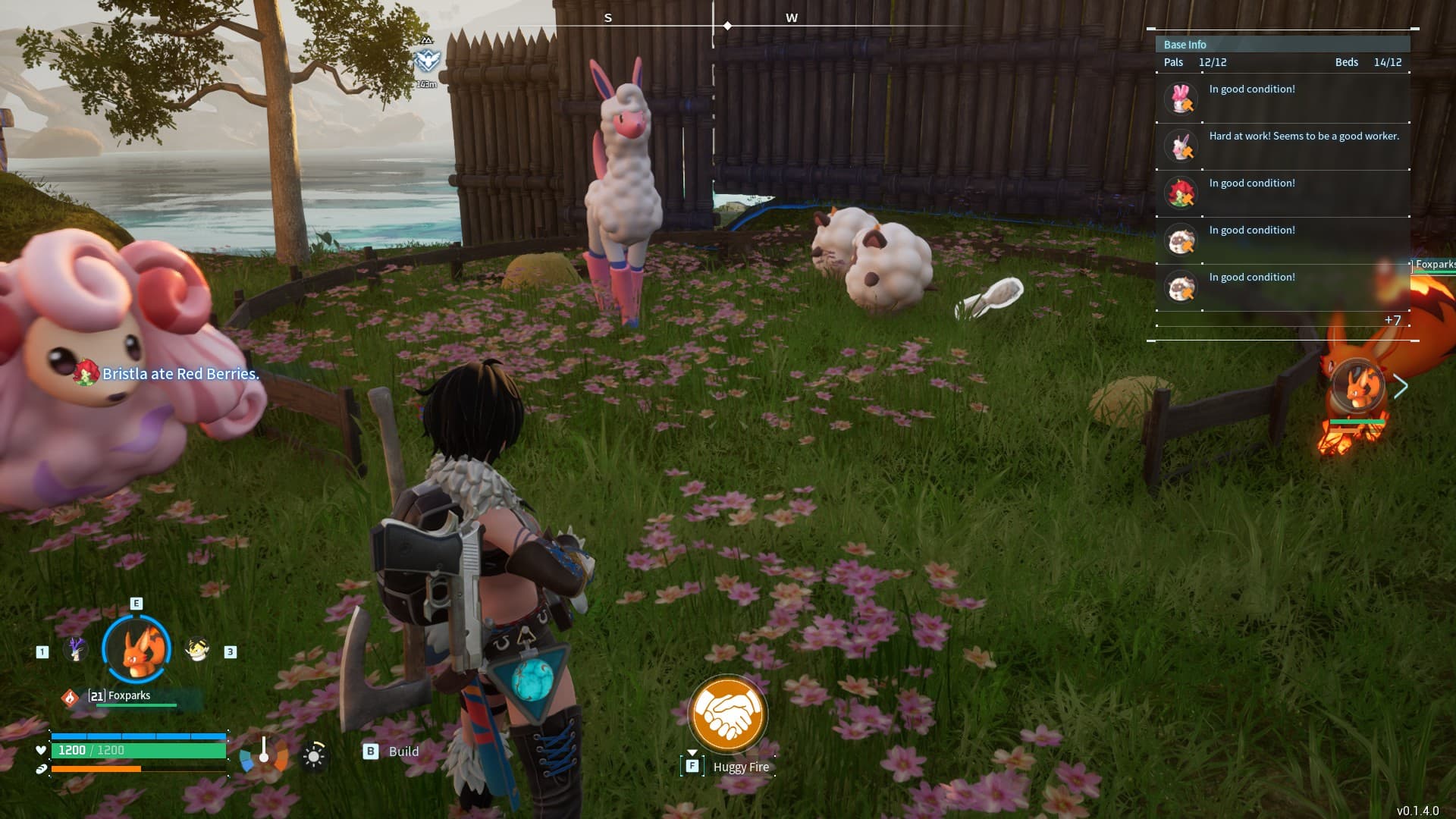The height and width of the screenshot is (819, 1456).
Task: Choose the yellow pal in party slot 3
Action: [197, 650]
